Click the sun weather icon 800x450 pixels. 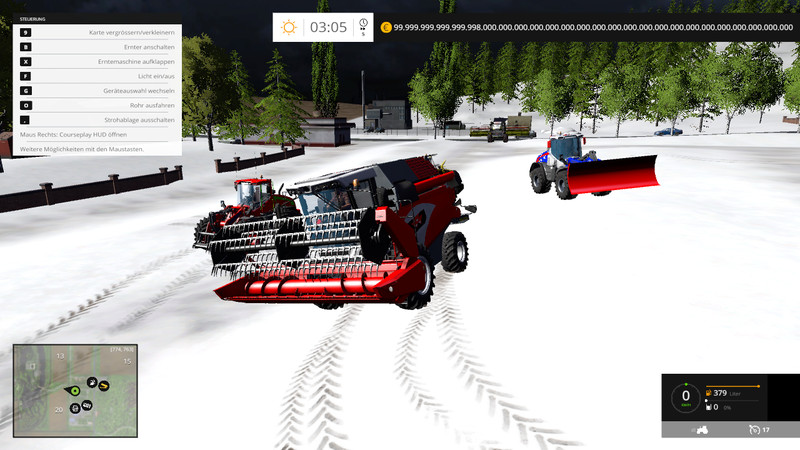point(289,27)
